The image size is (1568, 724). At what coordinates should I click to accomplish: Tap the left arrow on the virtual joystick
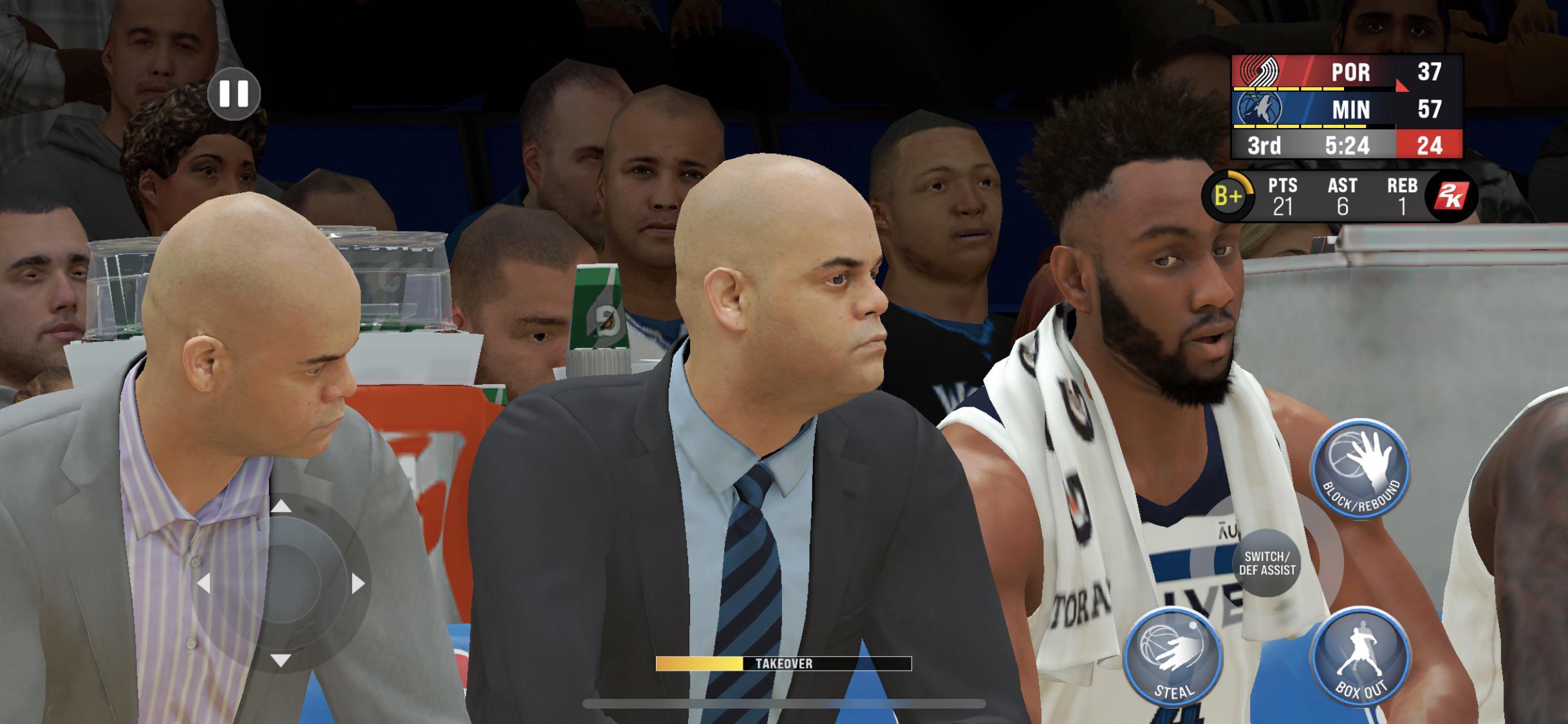pyautogui.click(x=203, y=584)
